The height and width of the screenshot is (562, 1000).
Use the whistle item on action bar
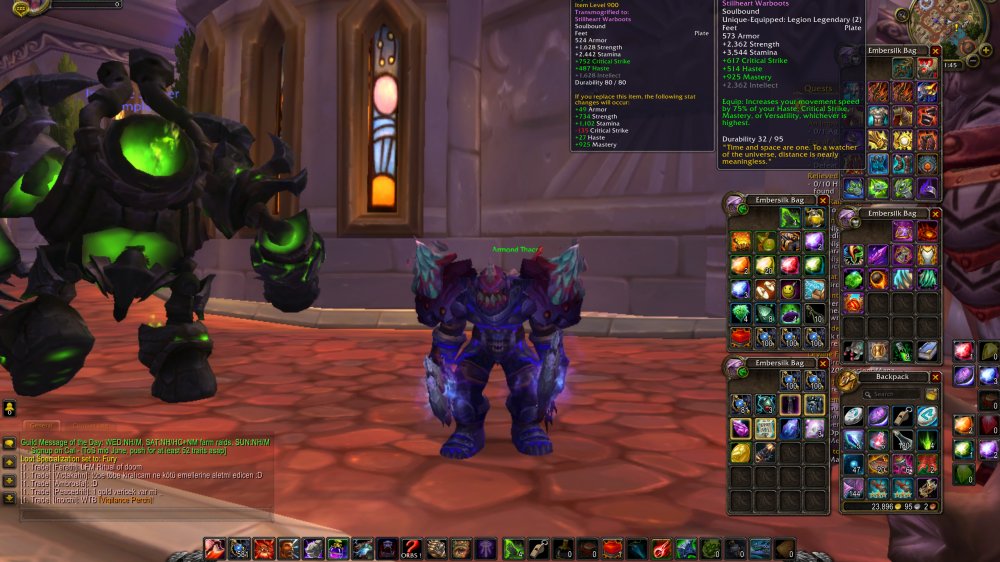pos(537,548)
